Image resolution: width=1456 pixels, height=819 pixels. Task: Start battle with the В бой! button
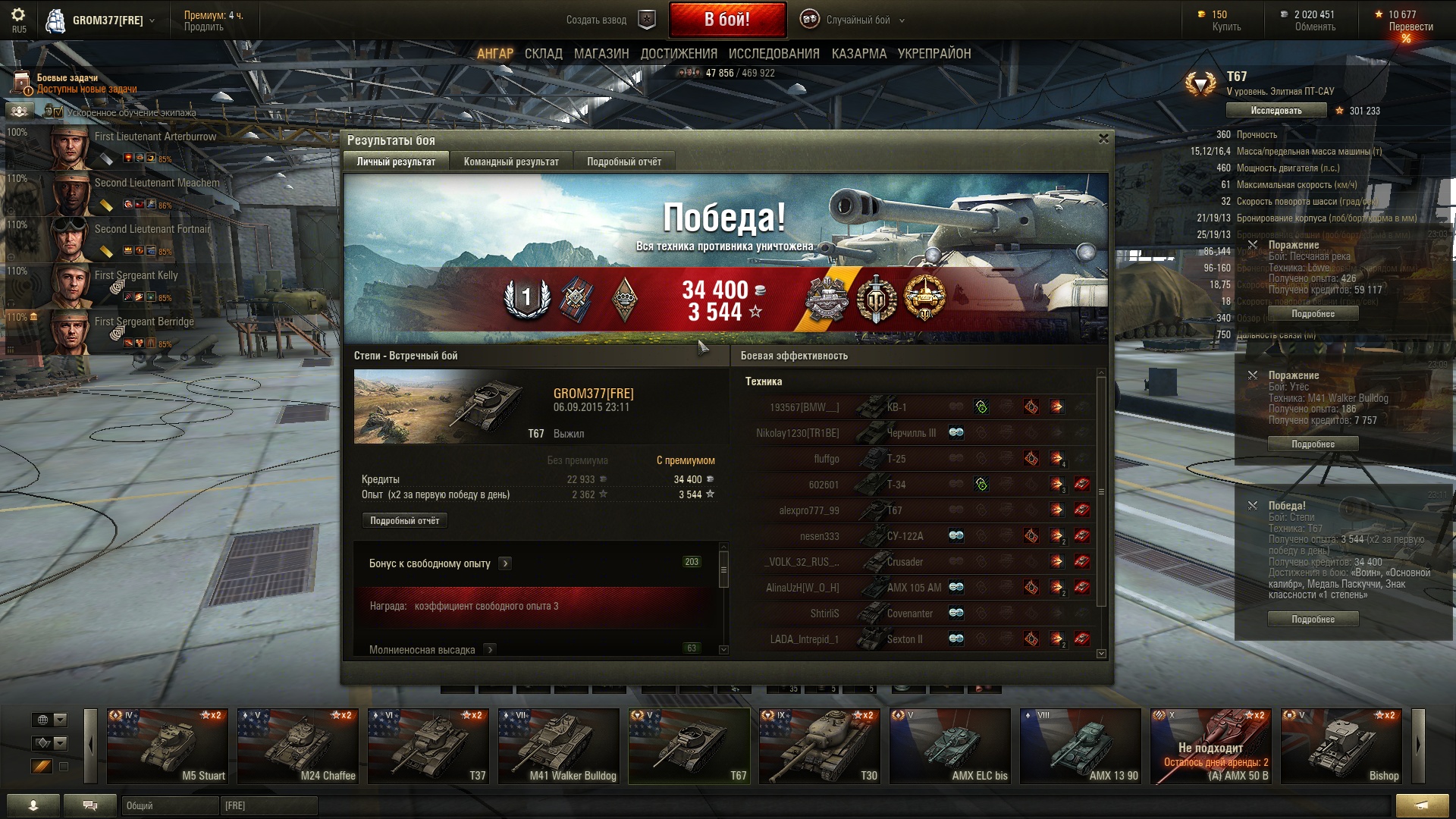726,20
